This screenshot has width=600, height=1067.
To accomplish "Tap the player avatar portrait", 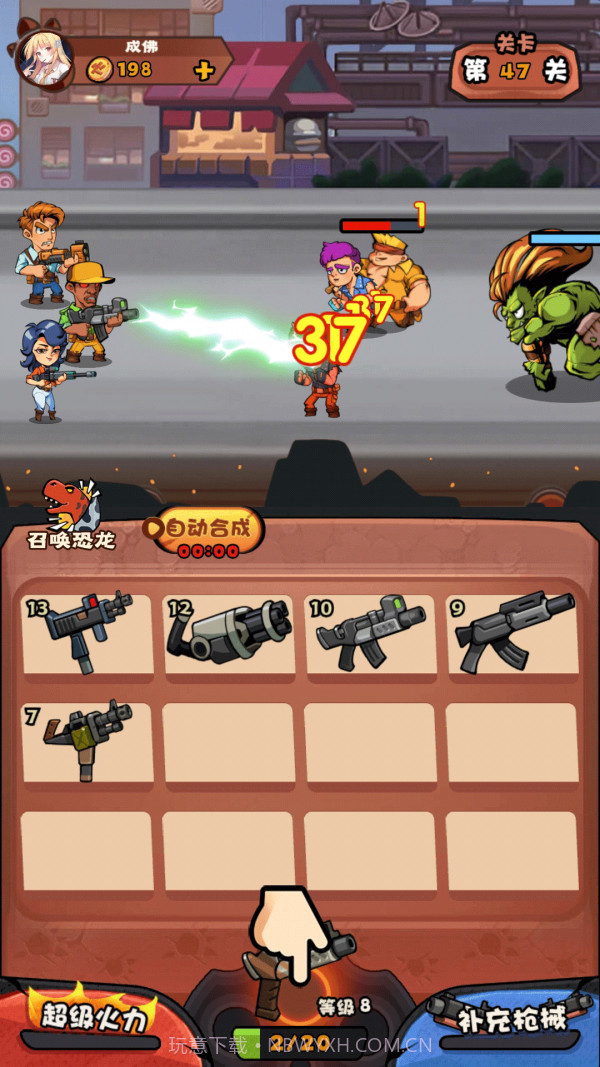I will point(44,58).
